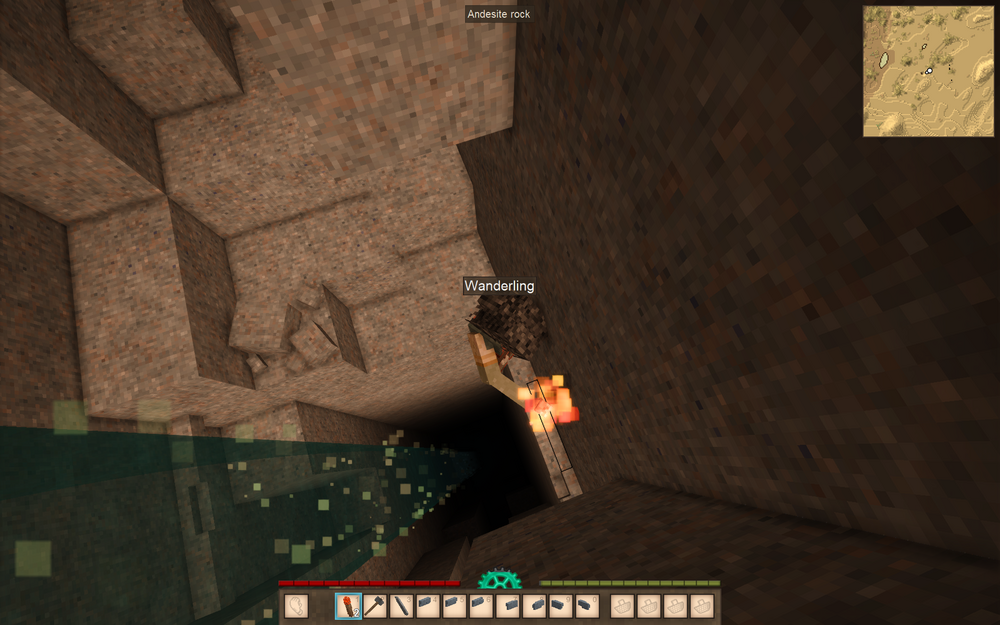This screenshot has width=1000, height=625.
Task: Select the hammer in the hotbar
Action: tap(375, 606)
